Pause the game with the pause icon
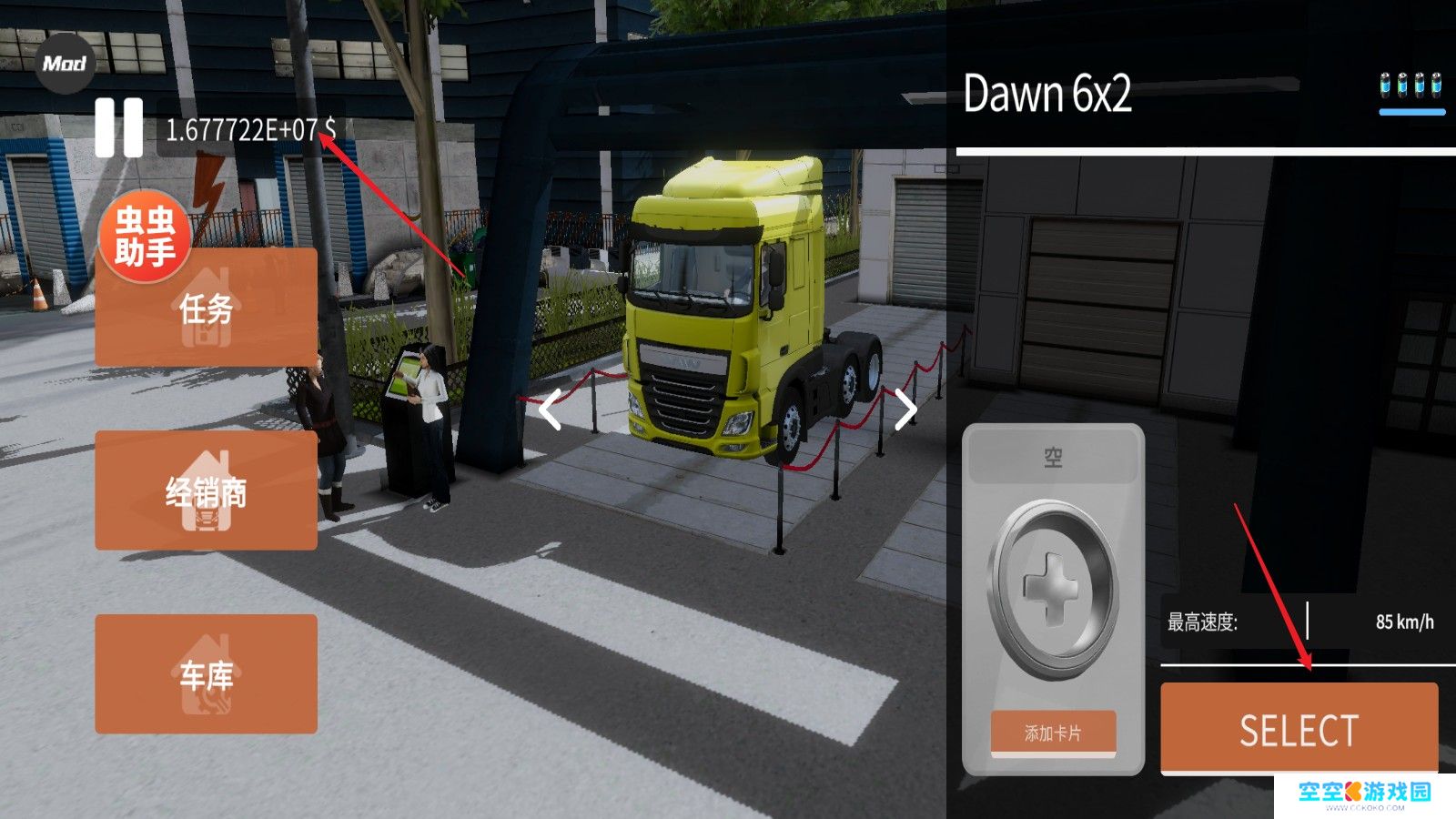 coord(119,127)
